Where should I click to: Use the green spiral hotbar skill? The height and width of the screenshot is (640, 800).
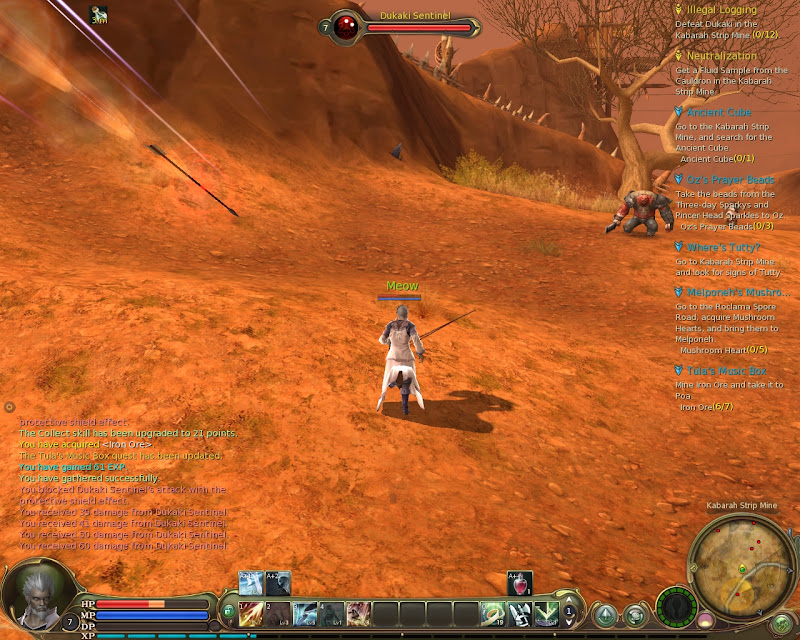[492, 613]
